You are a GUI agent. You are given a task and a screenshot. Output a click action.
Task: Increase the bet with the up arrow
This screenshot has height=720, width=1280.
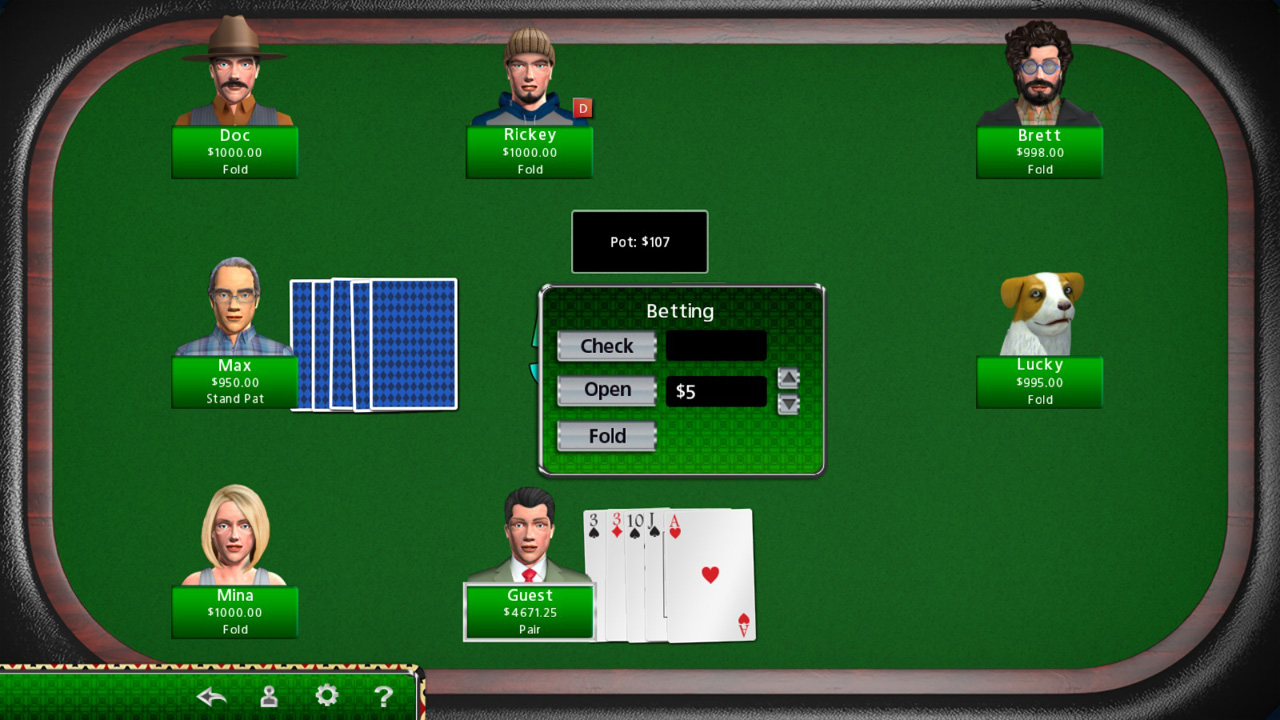coord(789,378)
